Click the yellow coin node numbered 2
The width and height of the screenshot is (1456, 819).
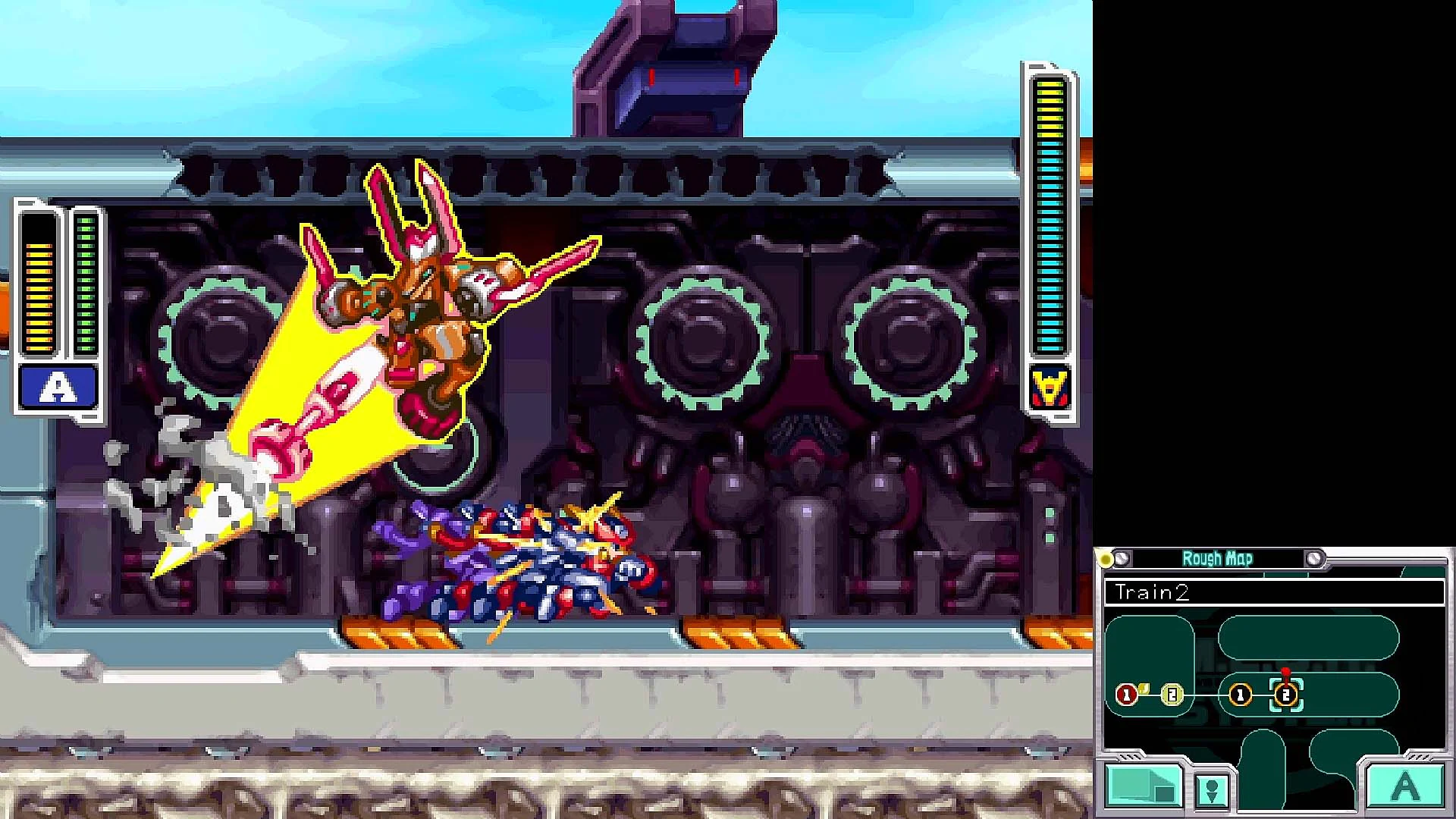1172,695
